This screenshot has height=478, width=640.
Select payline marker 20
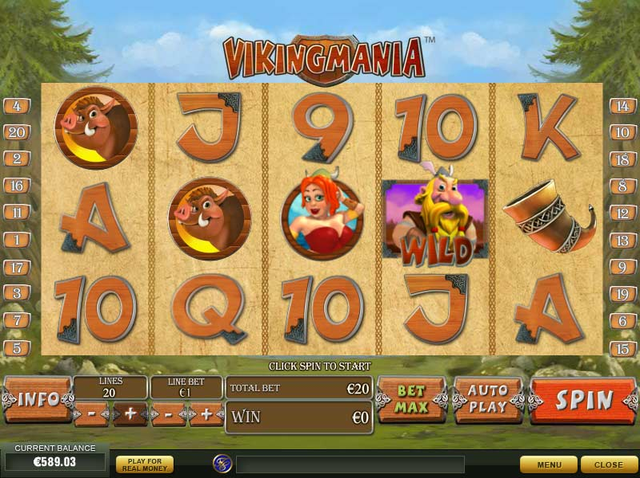point(16,132)
